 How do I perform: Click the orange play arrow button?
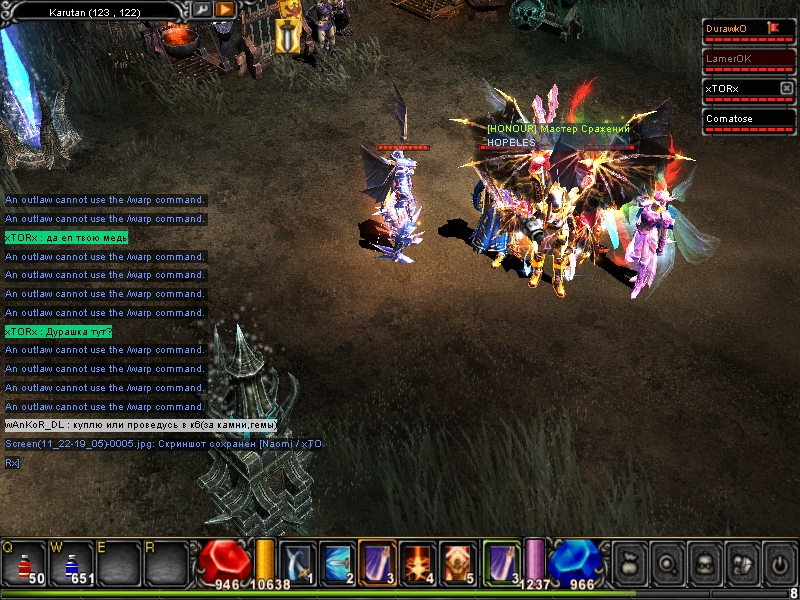pyautogui.click(x=225, y=9)
